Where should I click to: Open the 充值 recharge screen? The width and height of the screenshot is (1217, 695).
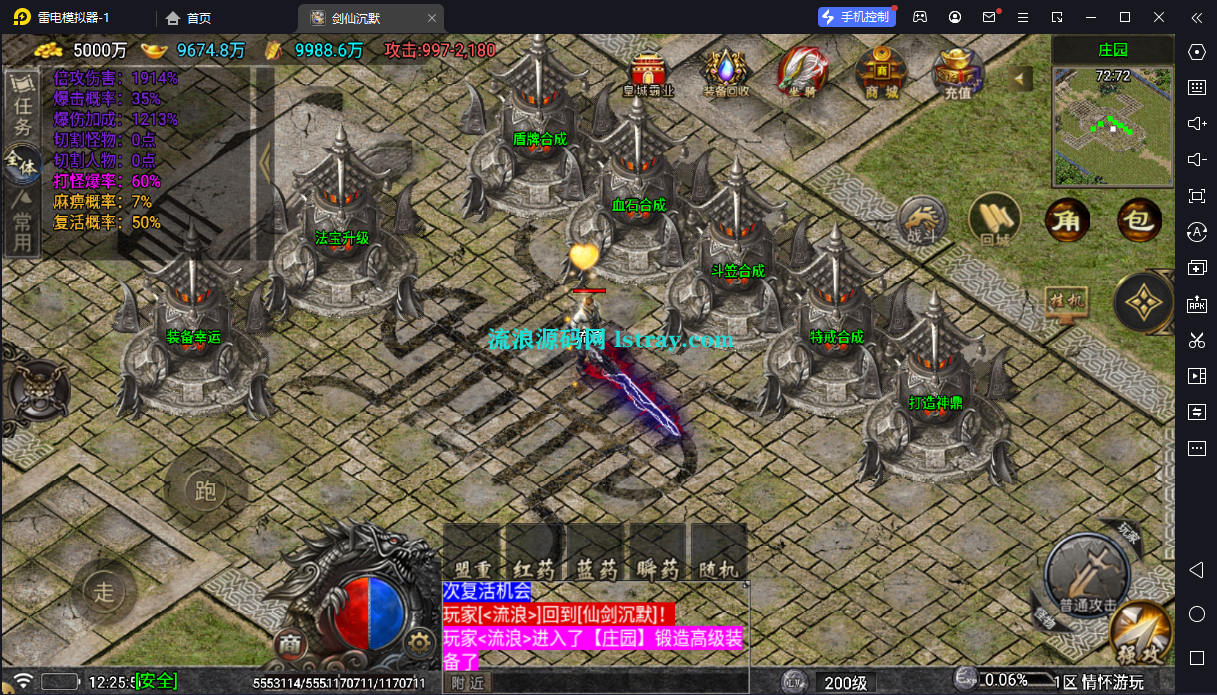[957, 72]
